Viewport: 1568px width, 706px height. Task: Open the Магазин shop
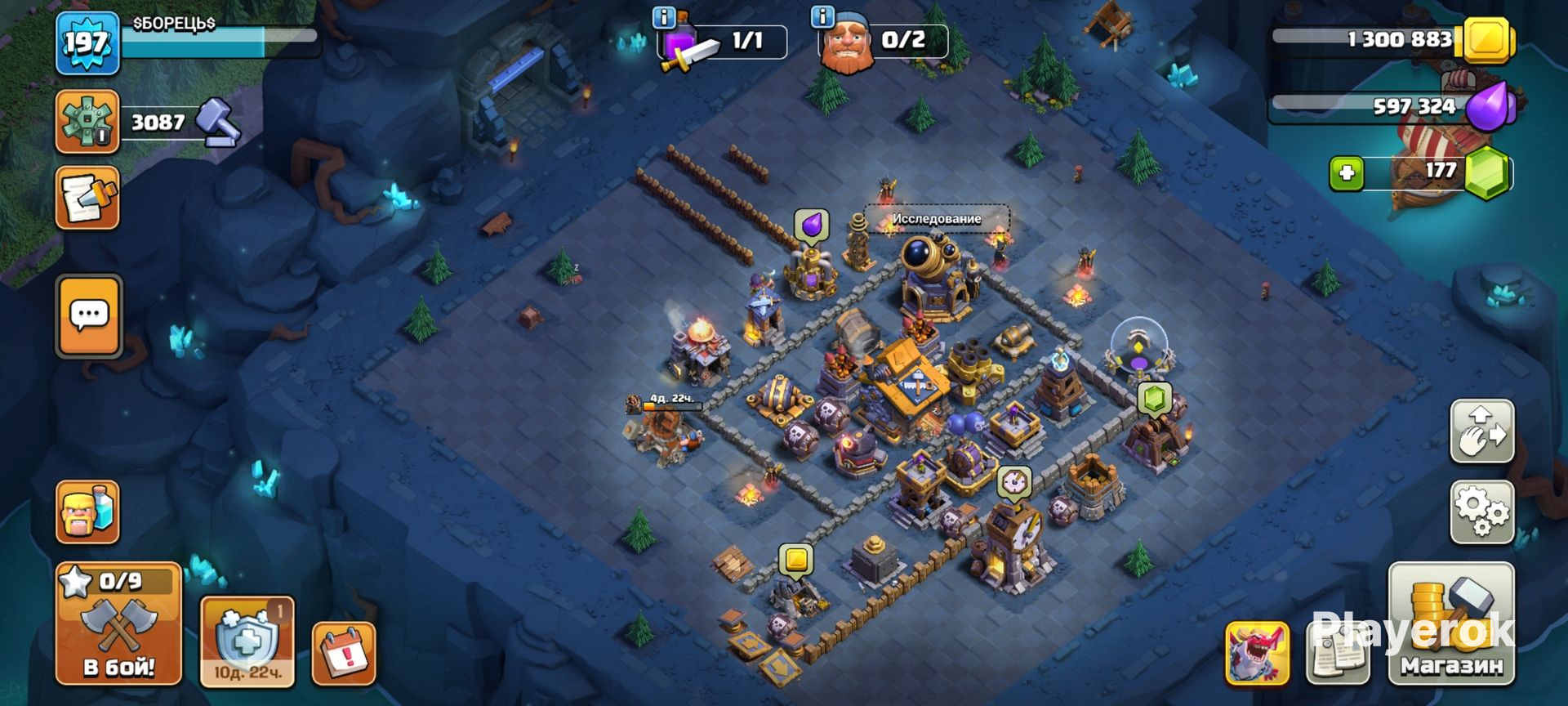click(1451, 624)
